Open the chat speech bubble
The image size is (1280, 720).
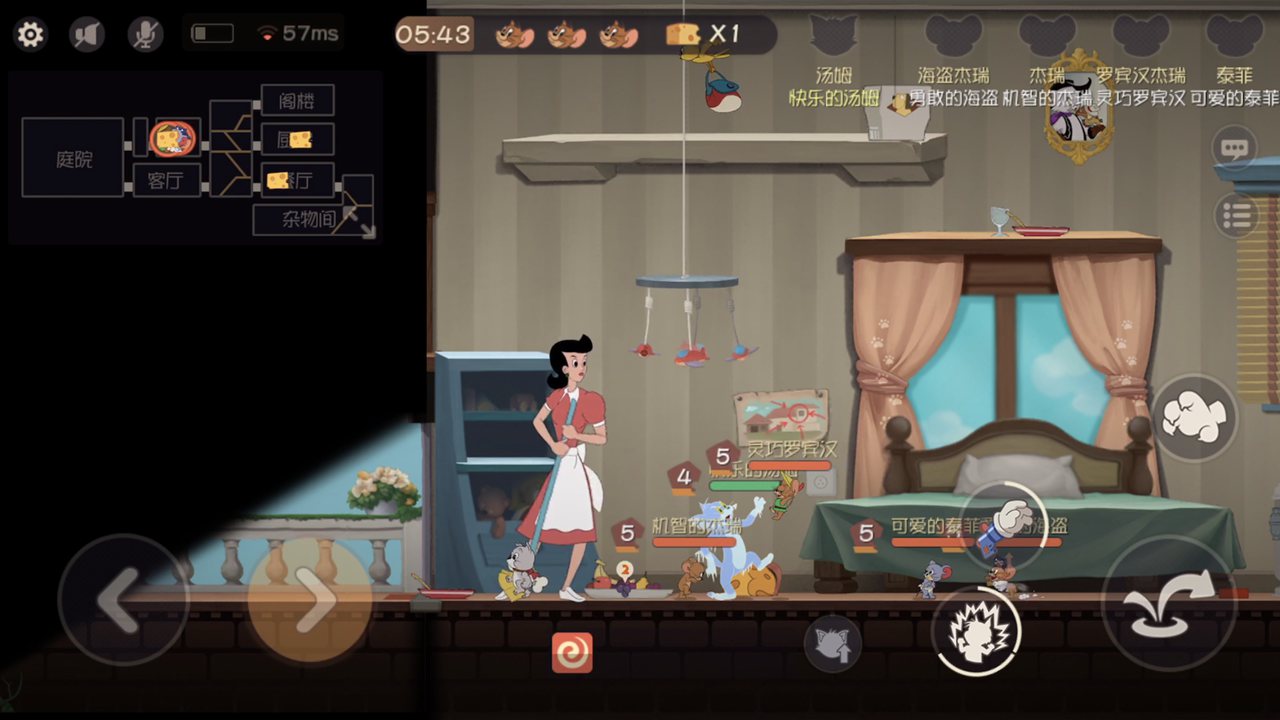pos(1235,150)
